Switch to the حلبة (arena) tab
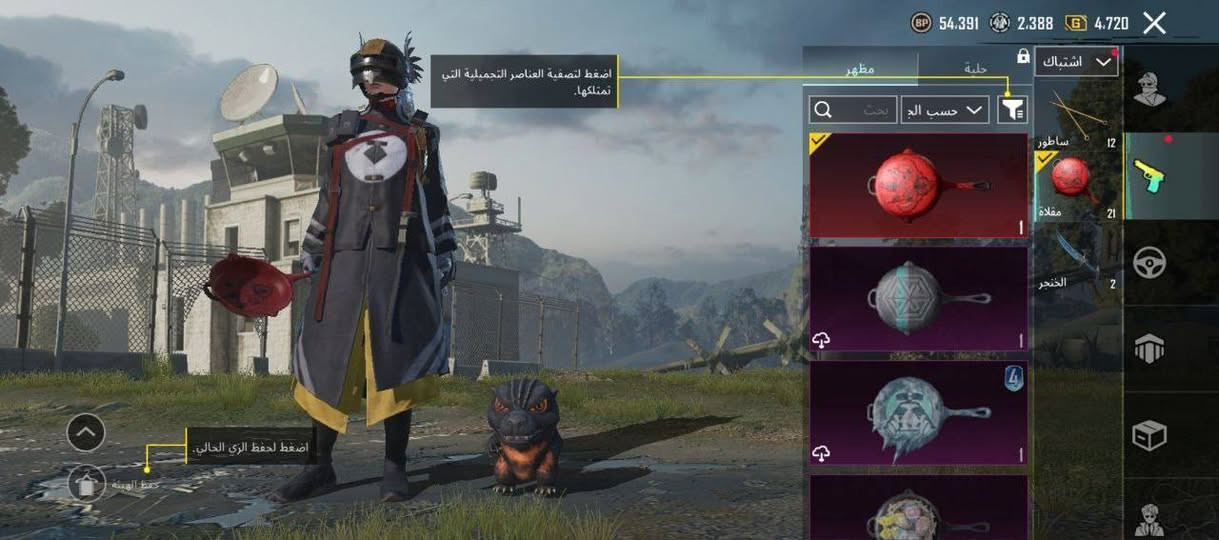Screen dimensions: 1219x540 tap(974, 68)
